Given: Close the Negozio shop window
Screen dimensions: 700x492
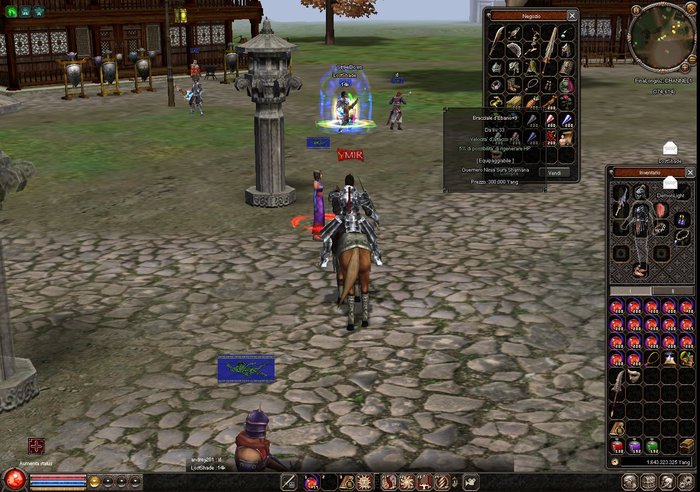Looking at the screenshot, I should point(572,15).
